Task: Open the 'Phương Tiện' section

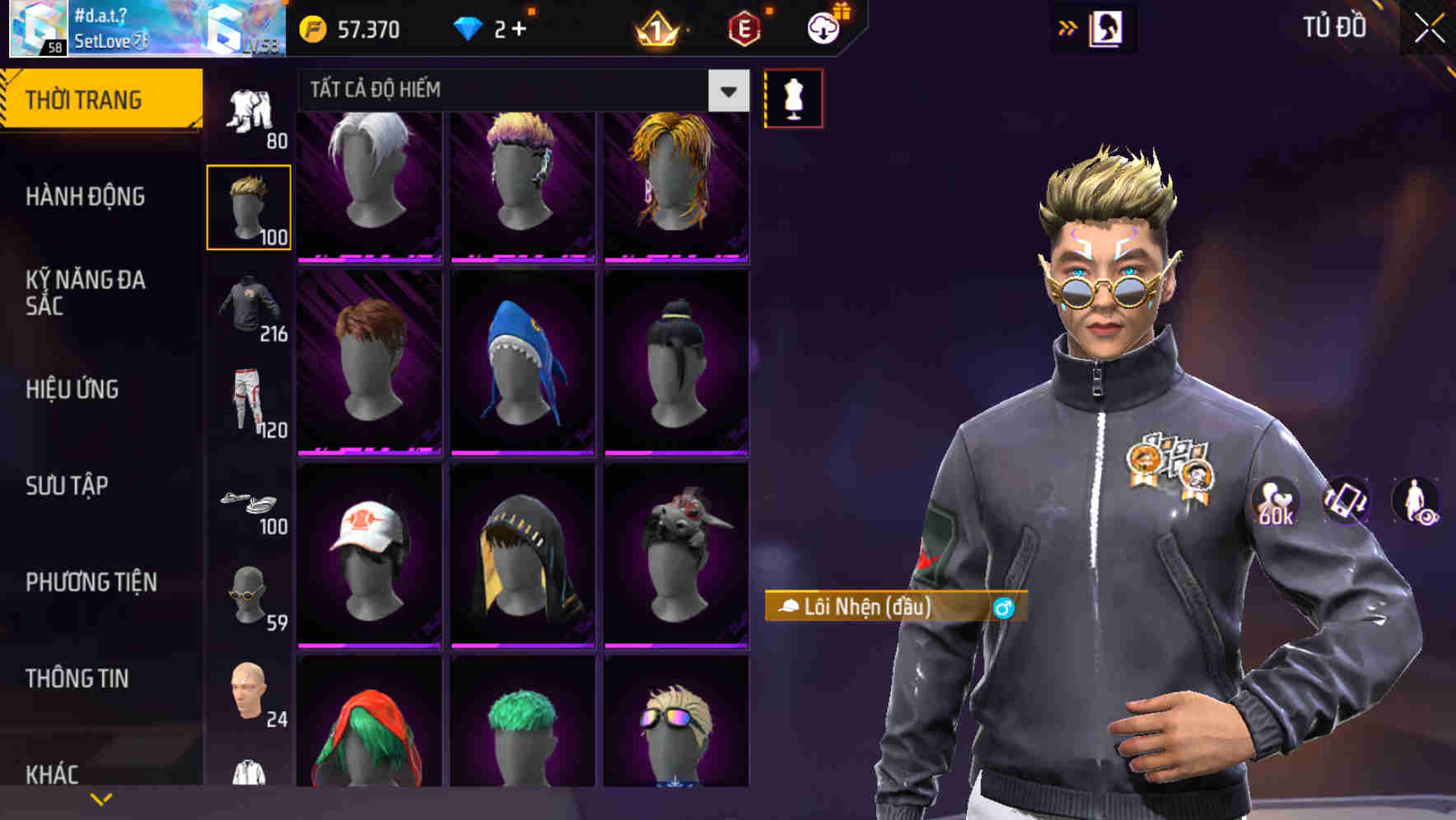Action: pyautogui.click(x=91, y=582)
